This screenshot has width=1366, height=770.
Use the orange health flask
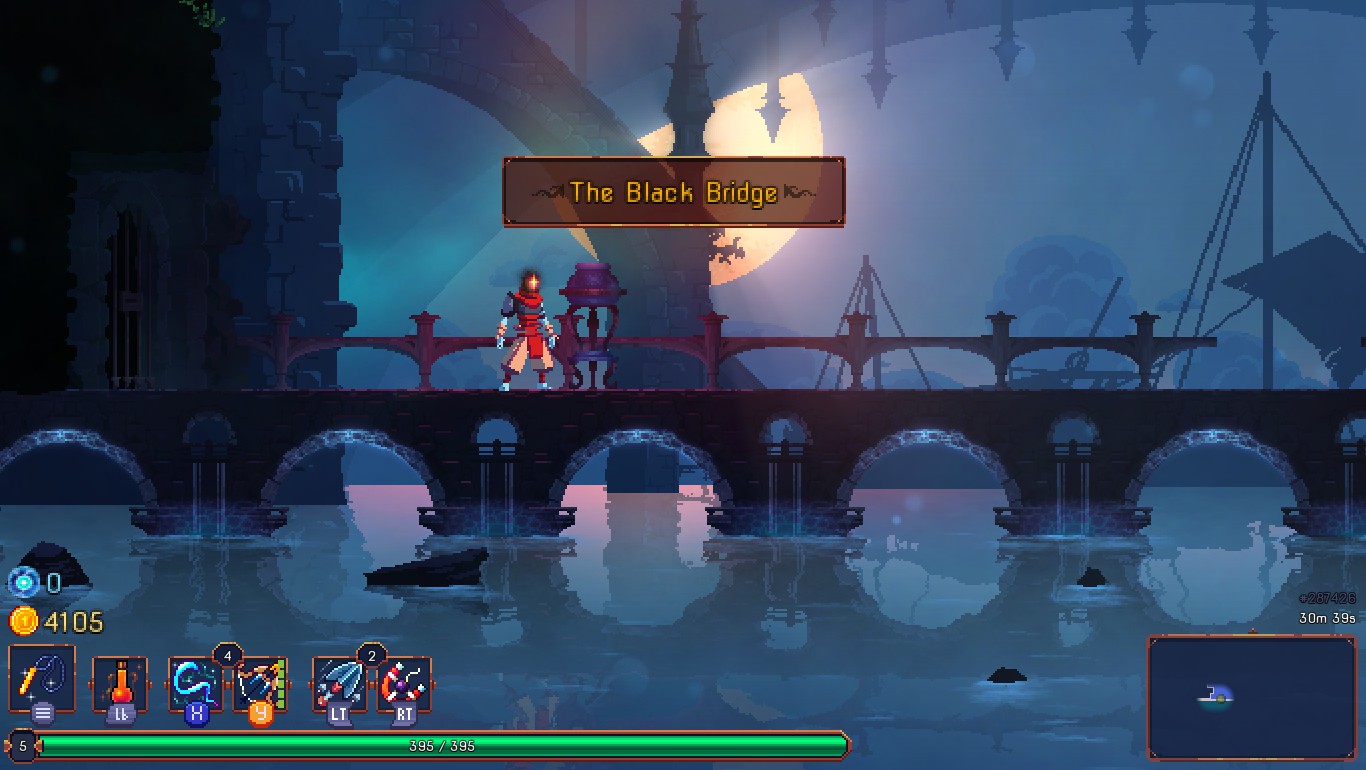click(120, 683)
